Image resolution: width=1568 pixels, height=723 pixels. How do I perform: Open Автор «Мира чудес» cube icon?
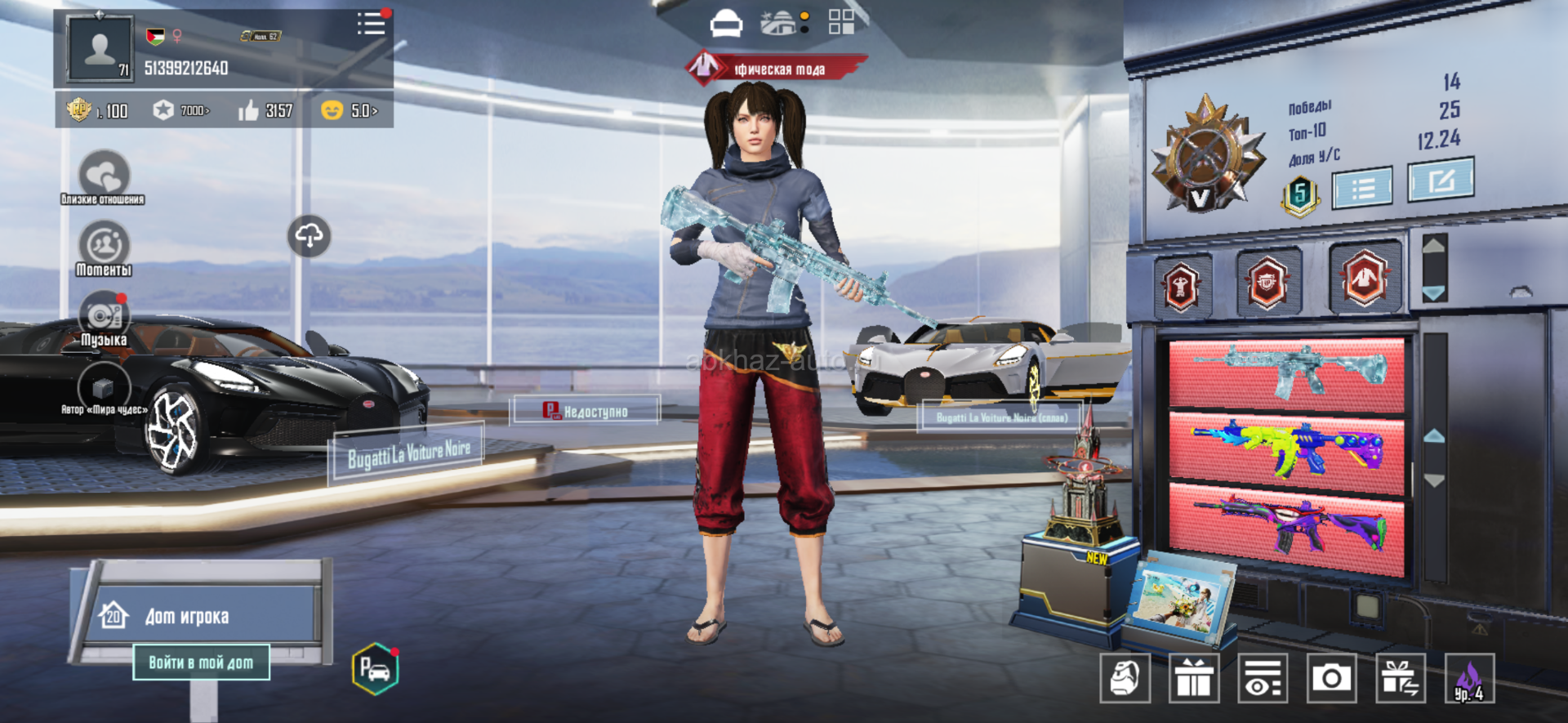[104, 386]
